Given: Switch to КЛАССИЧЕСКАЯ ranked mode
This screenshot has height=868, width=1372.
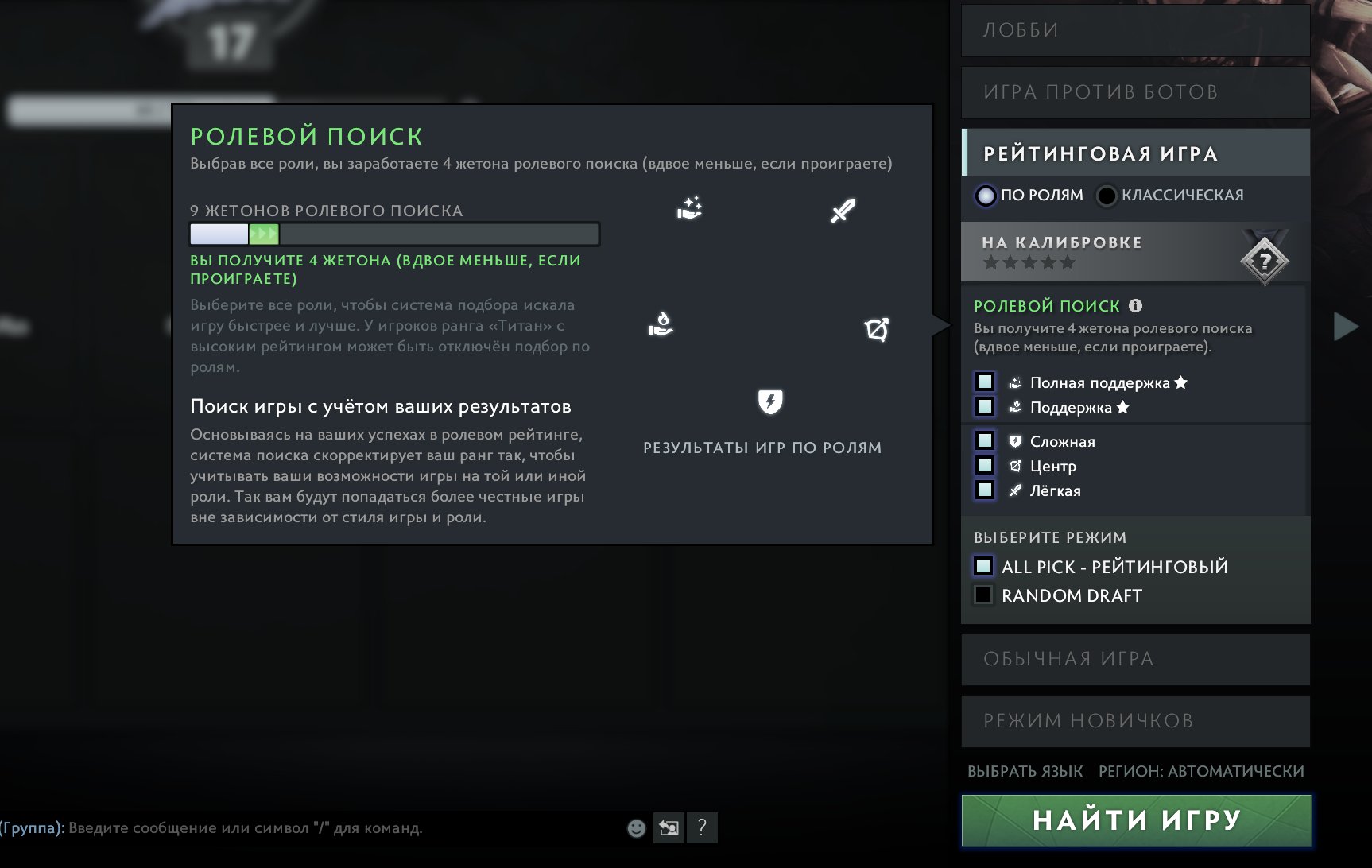Looking at the screenshot, I should click(1105, 196).
